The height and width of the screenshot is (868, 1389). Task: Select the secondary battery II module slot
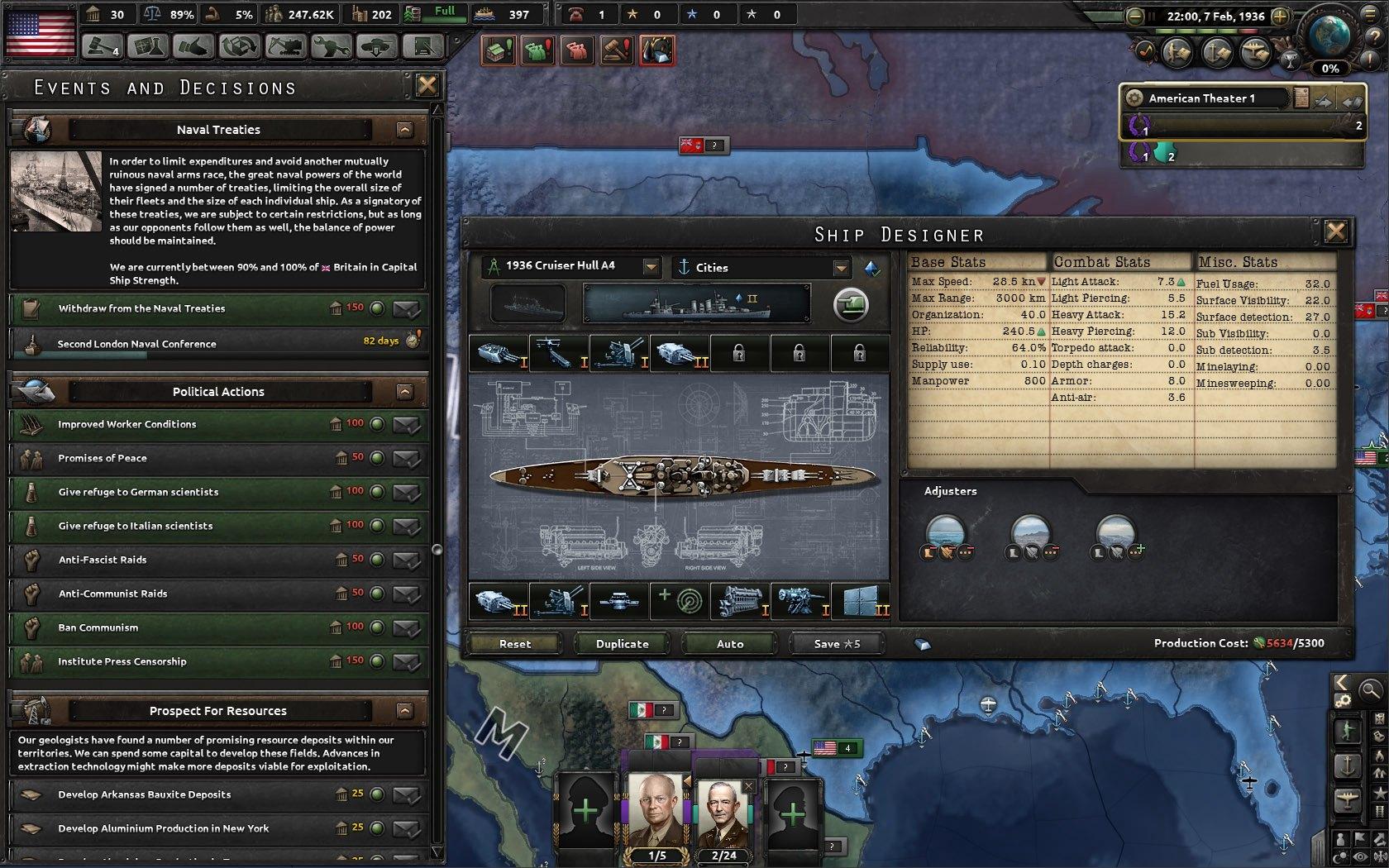680,353
